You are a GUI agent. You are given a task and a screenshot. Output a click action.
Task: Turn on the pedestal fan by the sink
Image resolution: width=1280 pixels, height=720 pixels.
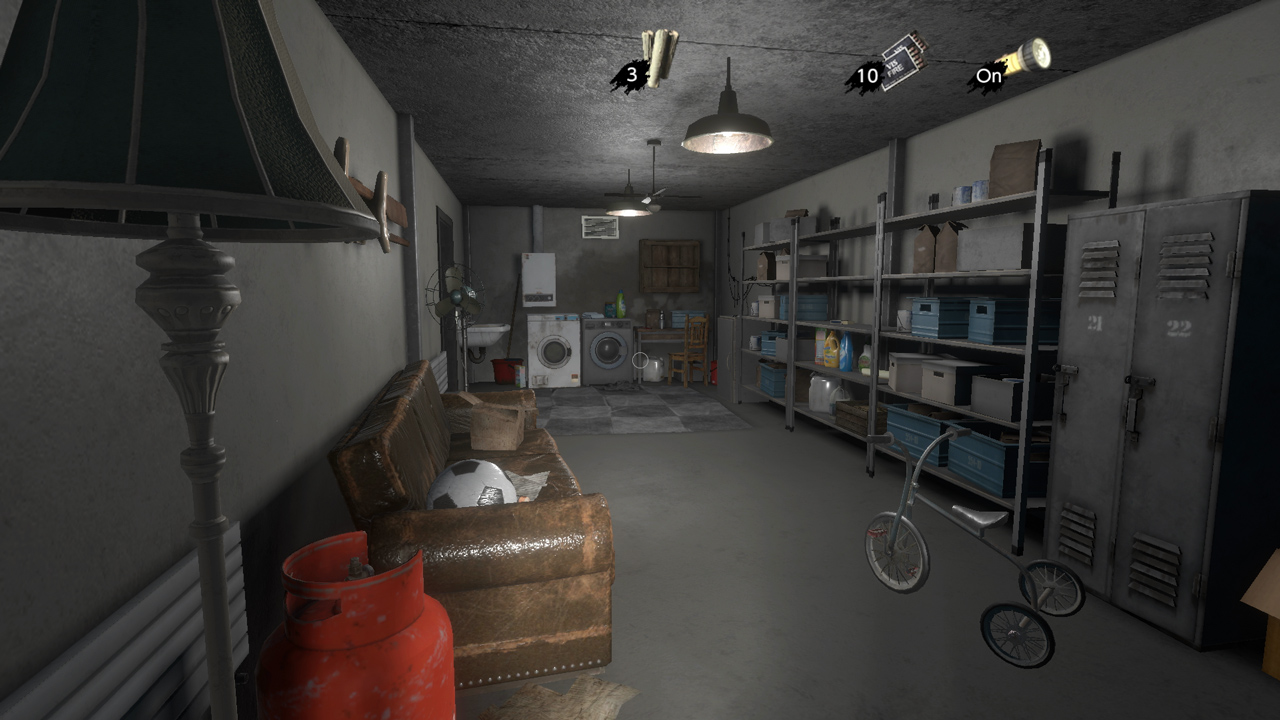coord(457,295)
